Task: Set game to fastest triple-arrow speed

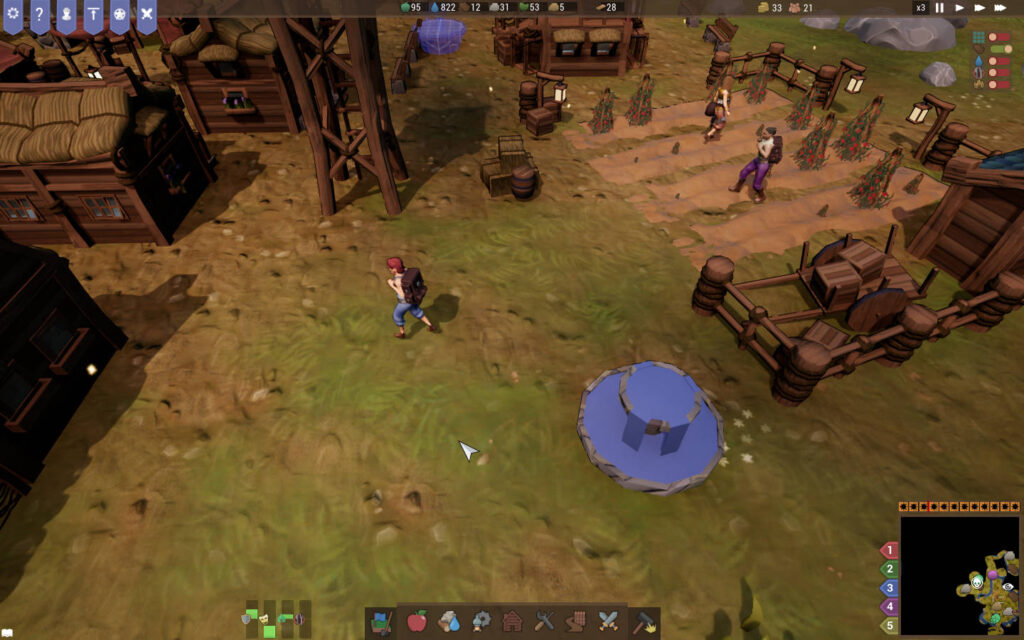Action: click(1000, 8)
